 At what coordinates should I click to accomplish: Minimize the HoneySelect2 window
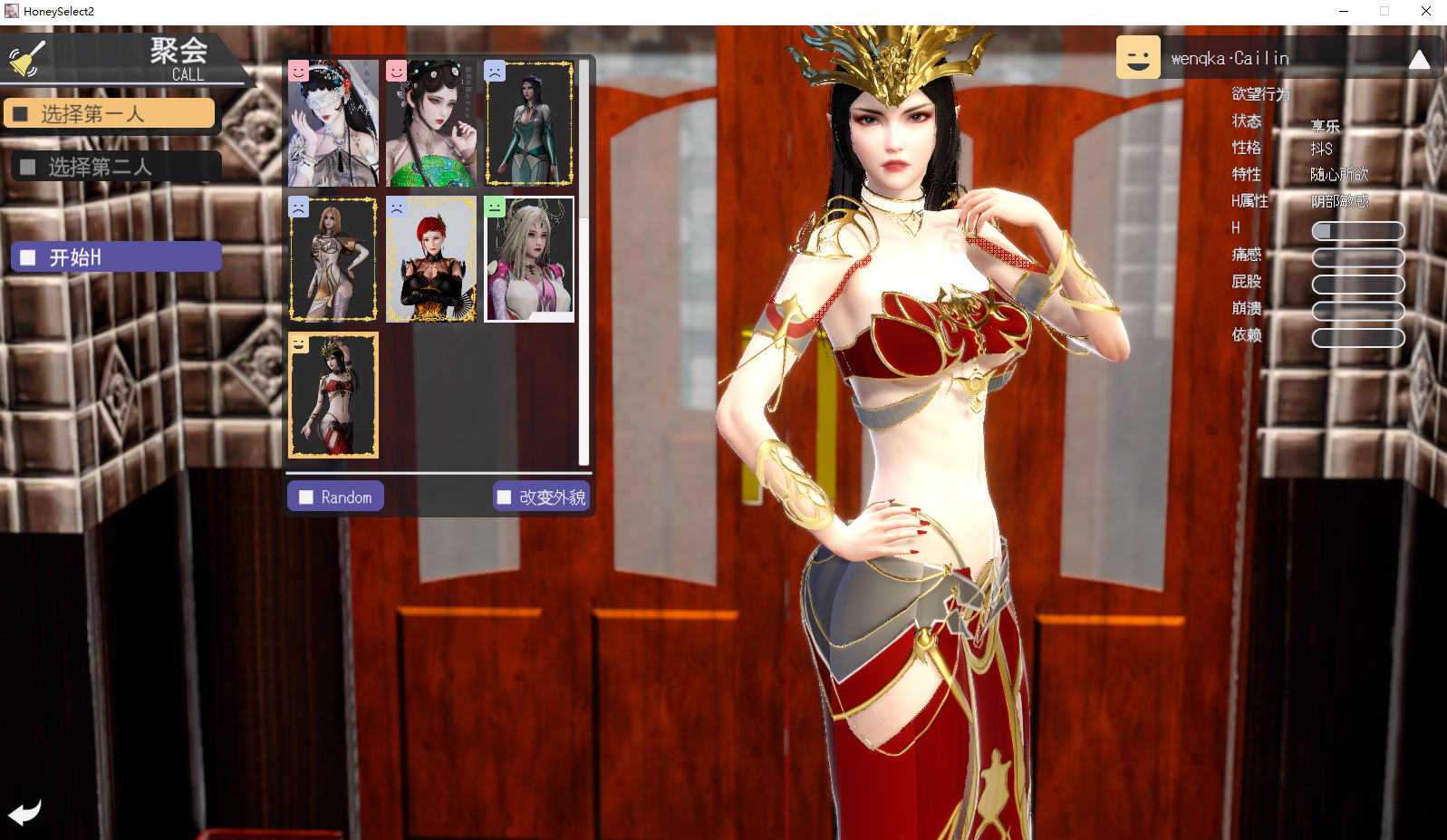click(x=1344, y=11)
